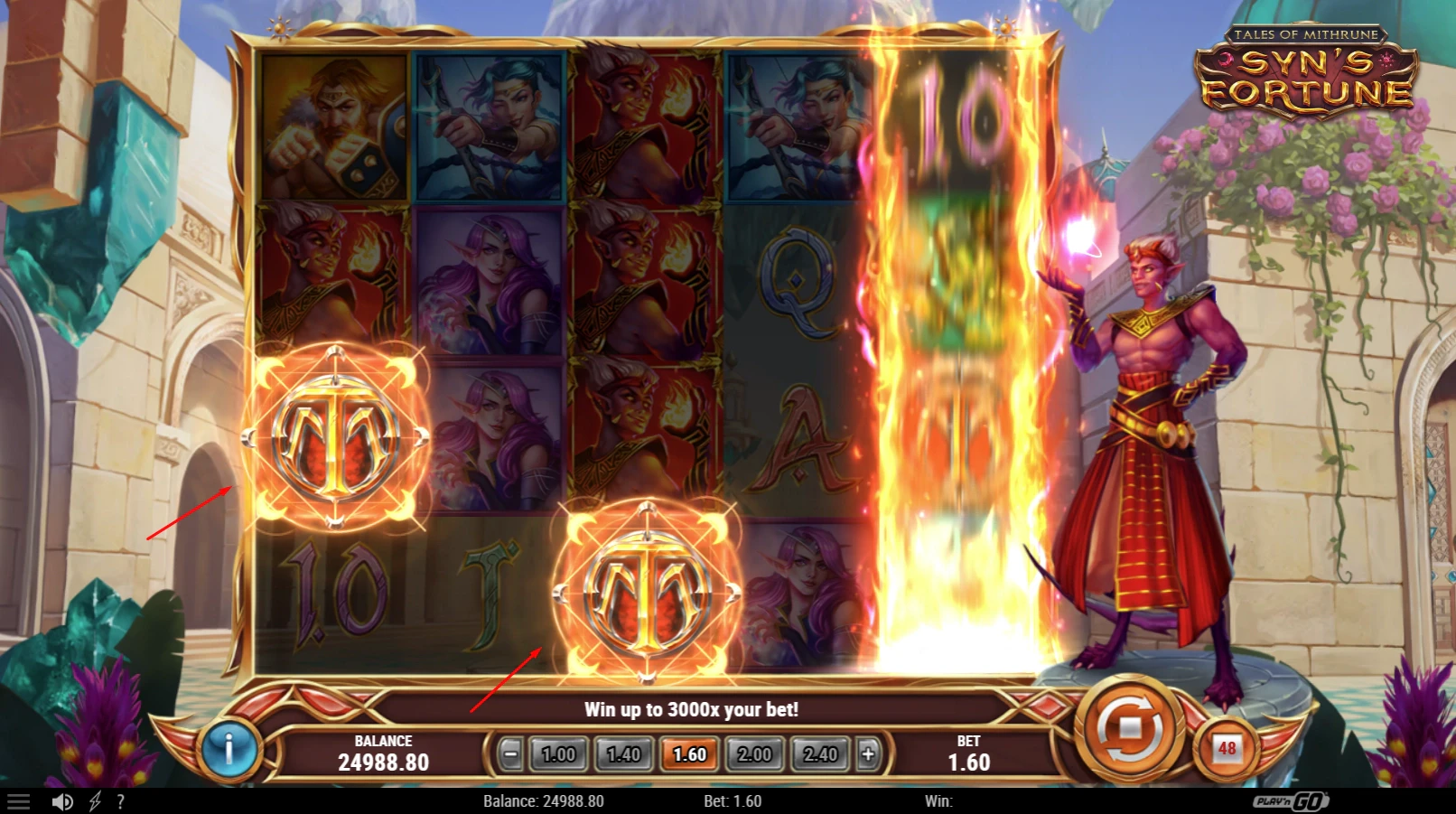Screen dimensions: 1456x814
Task: Select the 1.00 bet value
Action: pos(558,754)
